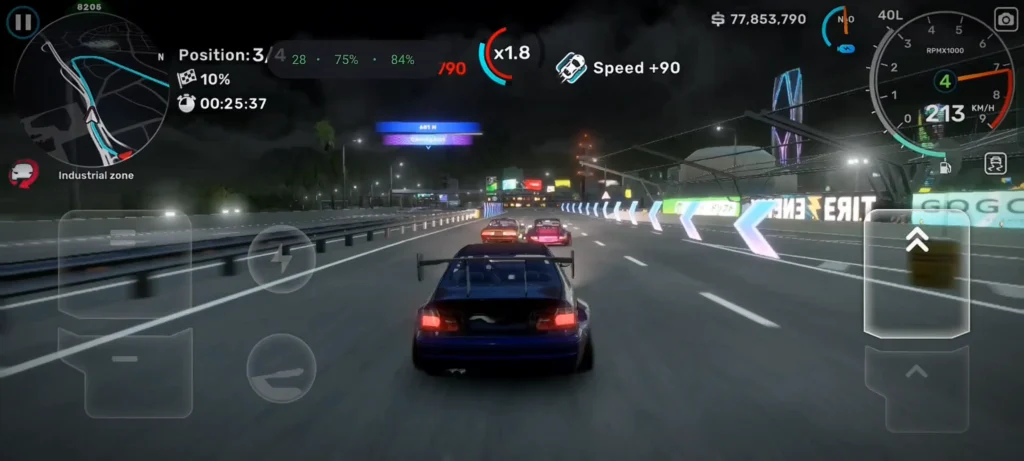This screenshot has height=461, width=1024.
Task: Engage the handbrake lever button
Action: [x=281, y=367]
